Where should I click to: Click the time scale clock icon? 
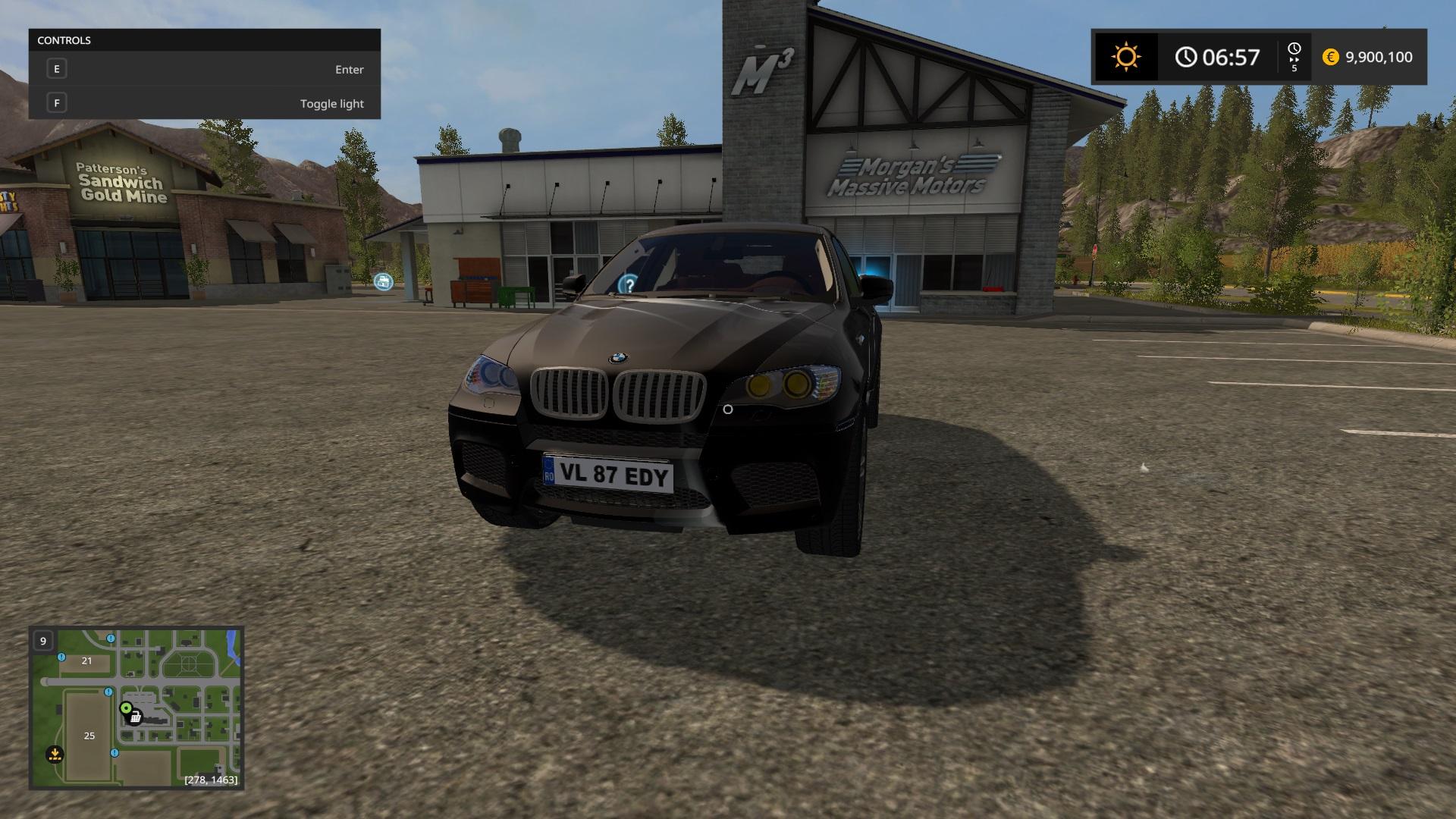pyautogui.click(x=1294, y=50)
